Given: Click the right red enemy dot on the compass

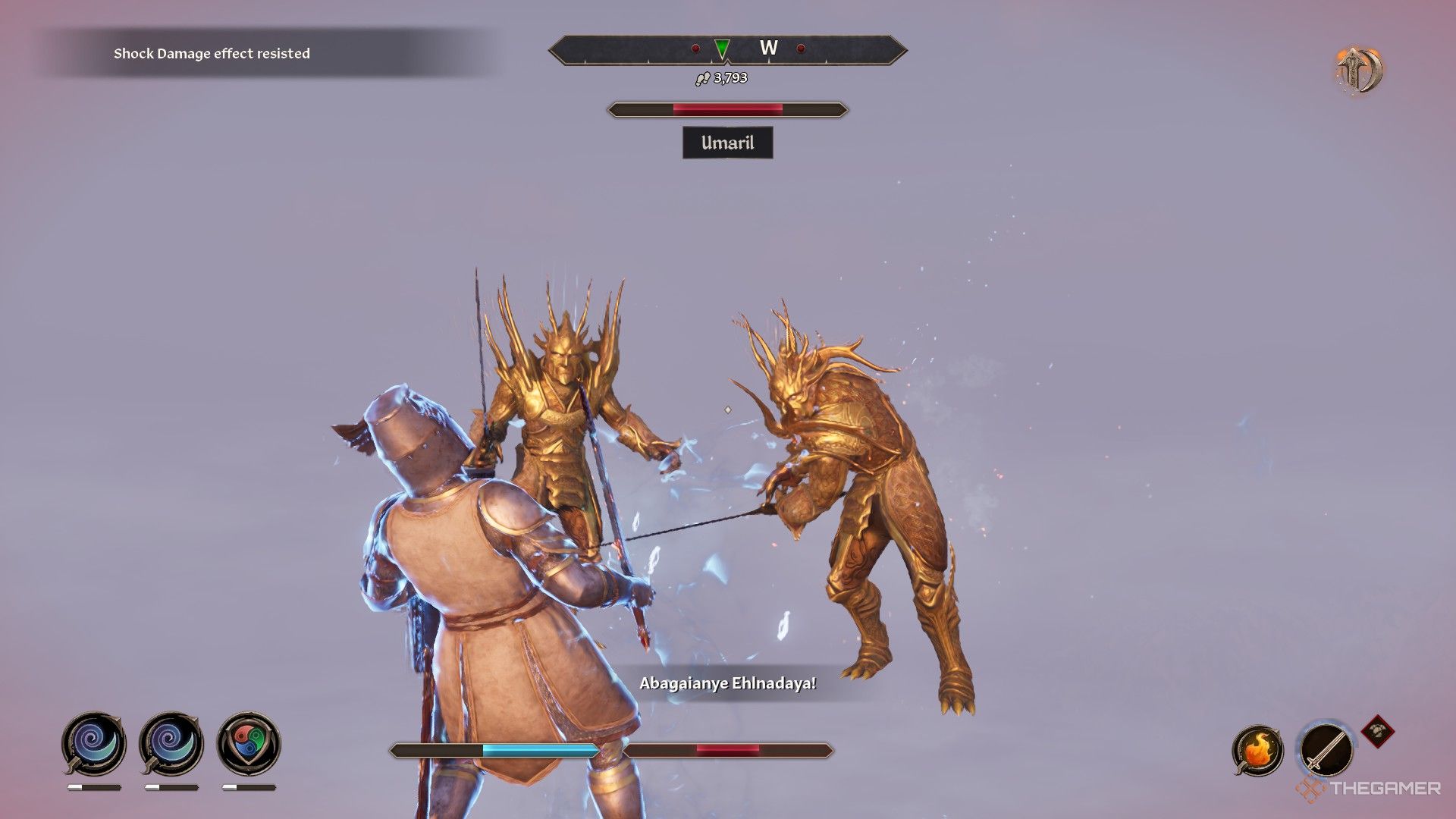Looking at the screenshot, I should (802, 48).
